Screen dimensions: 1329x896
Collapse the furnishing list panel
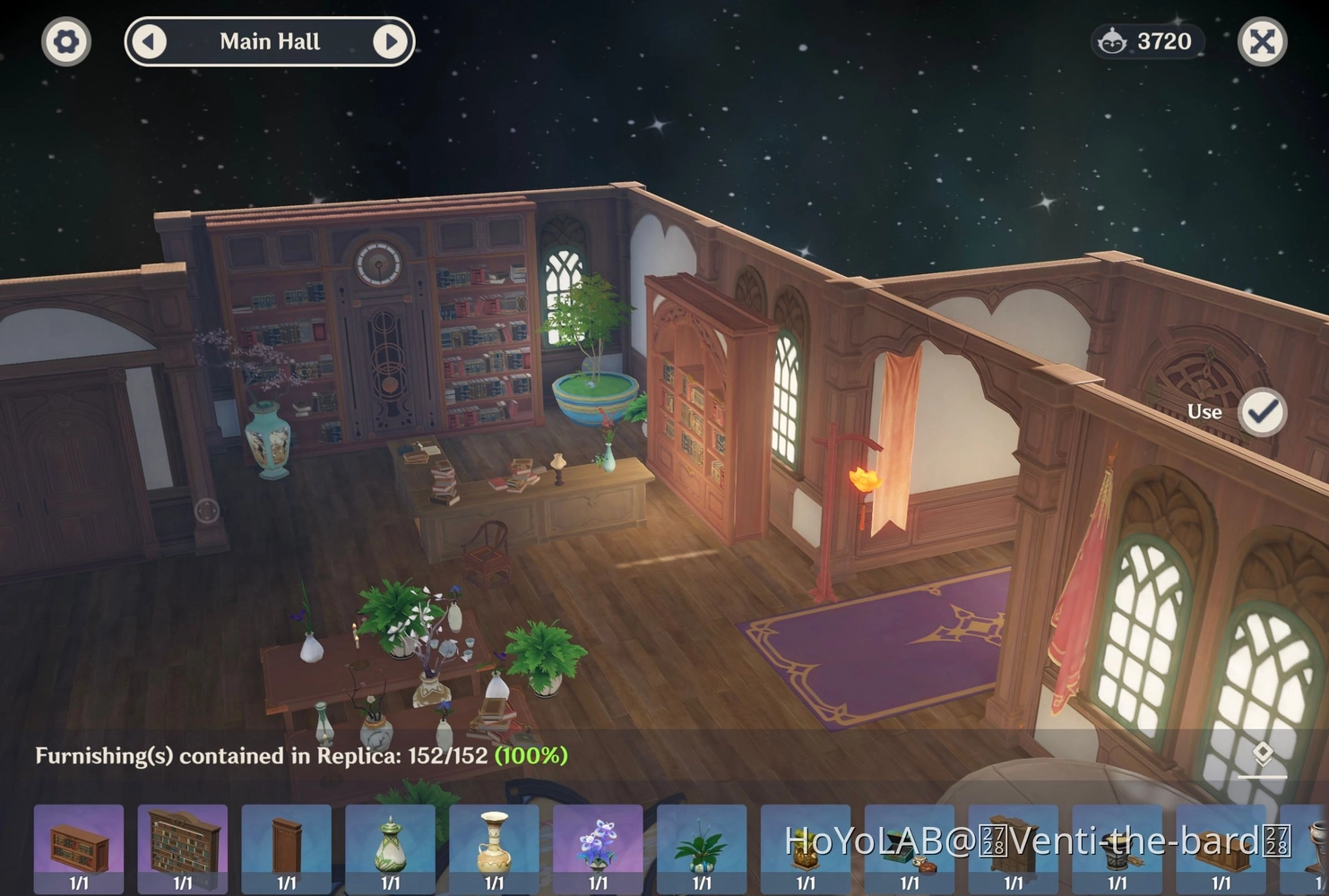click(1262, 757)
